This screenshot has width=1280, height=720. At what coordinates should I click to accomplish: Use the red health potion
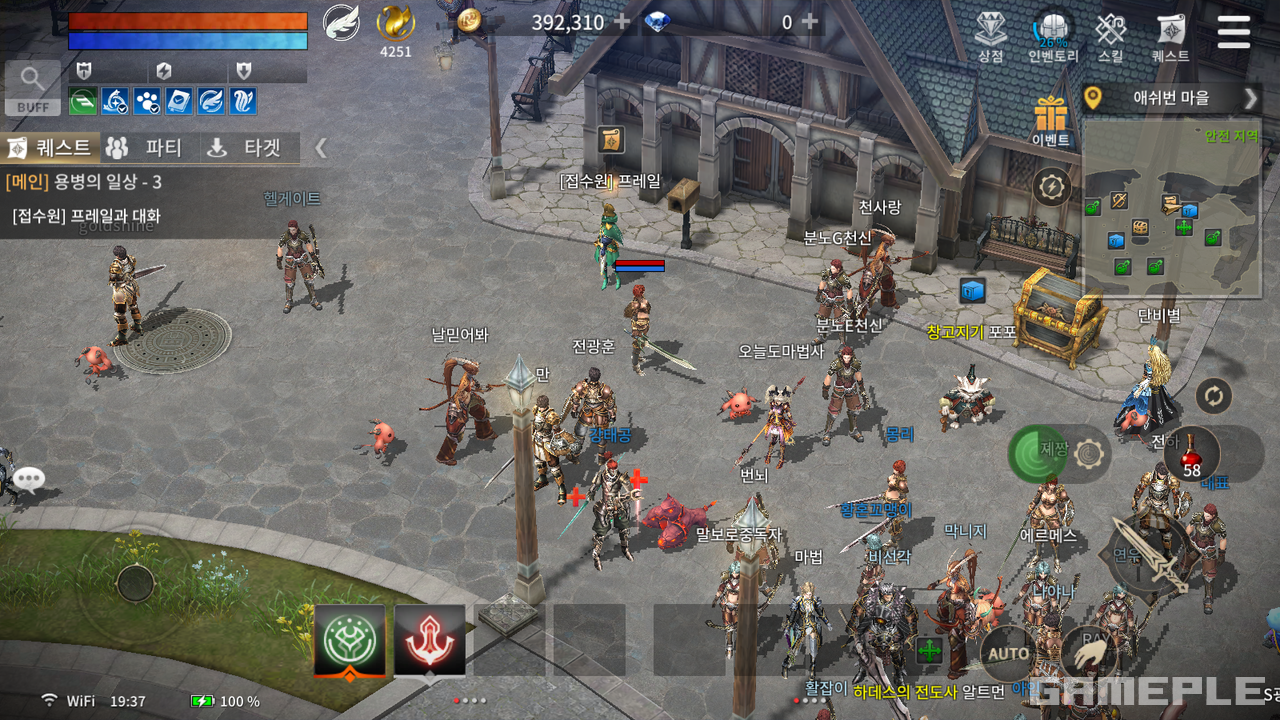pyautogui.click(x=1192, y=453)
